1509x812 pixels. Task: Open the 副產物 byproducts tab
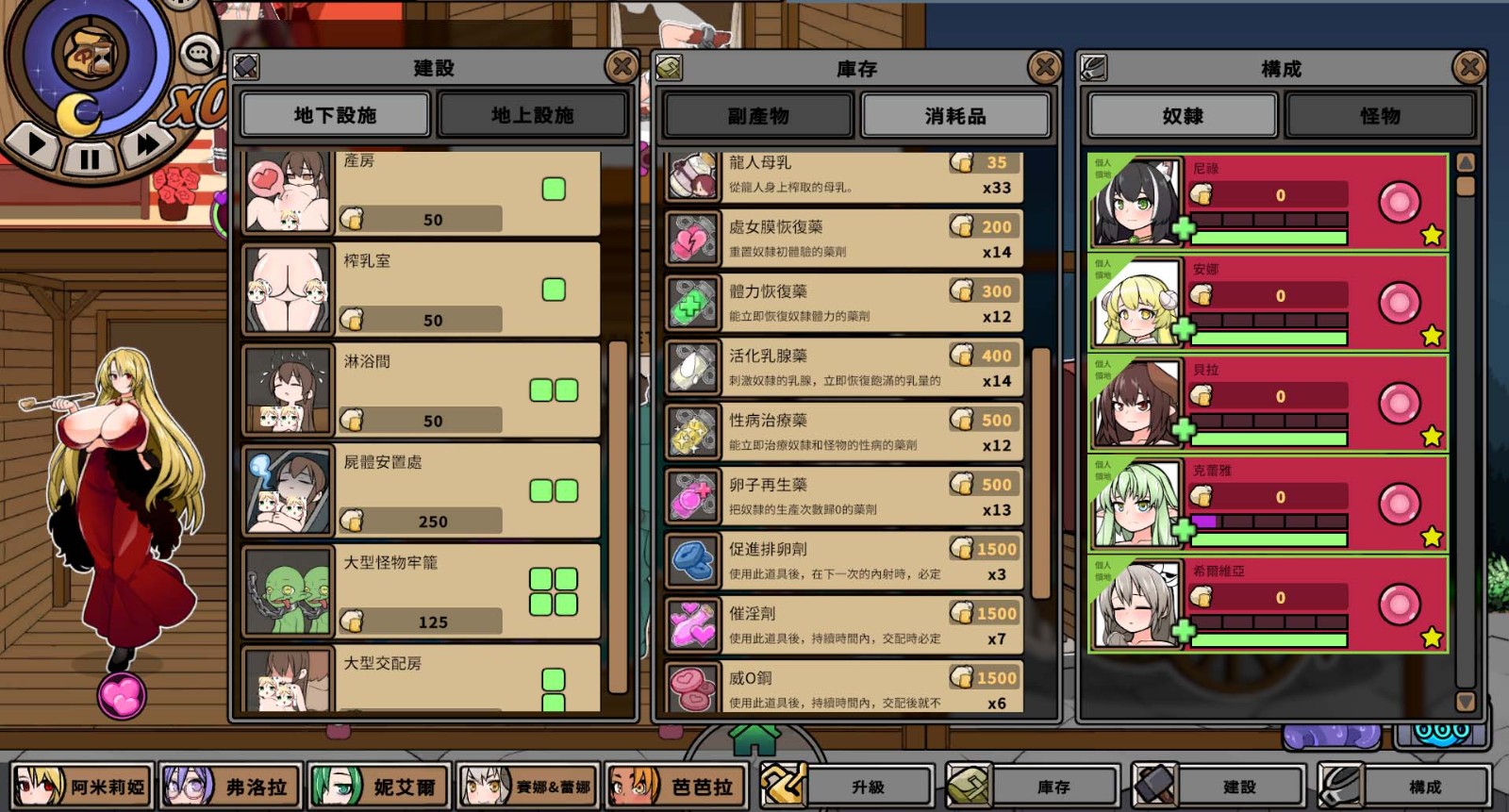(757, 116)
